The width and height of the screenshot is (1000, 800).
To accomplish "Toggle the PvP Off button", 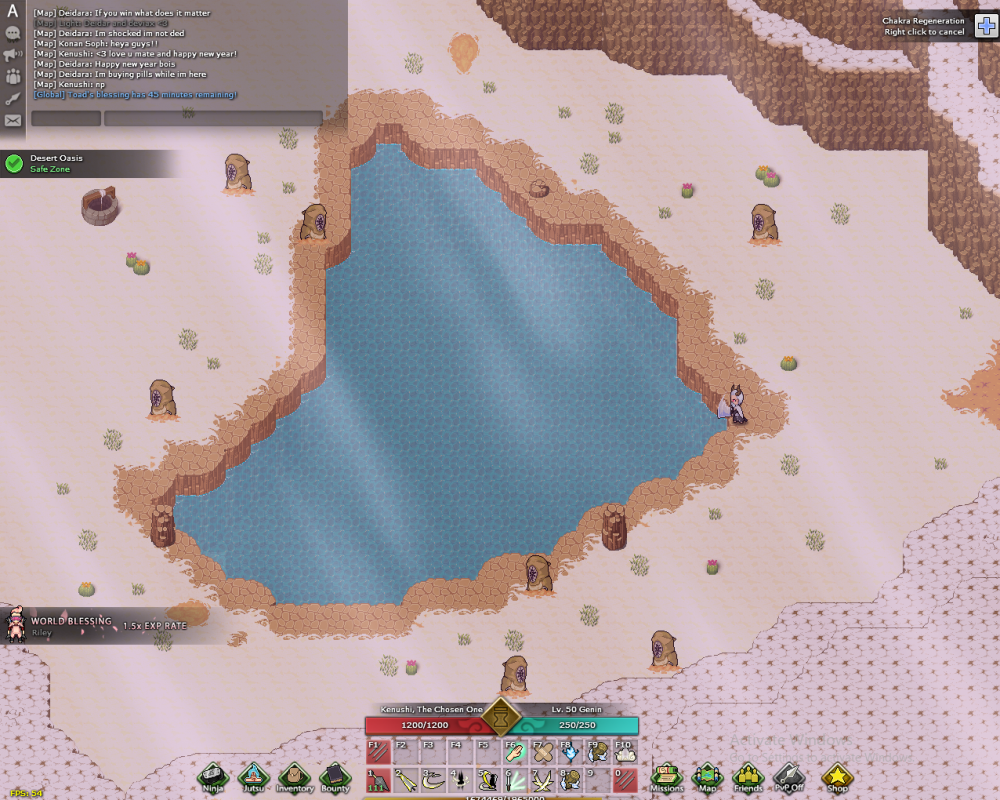I will (789, 776).
